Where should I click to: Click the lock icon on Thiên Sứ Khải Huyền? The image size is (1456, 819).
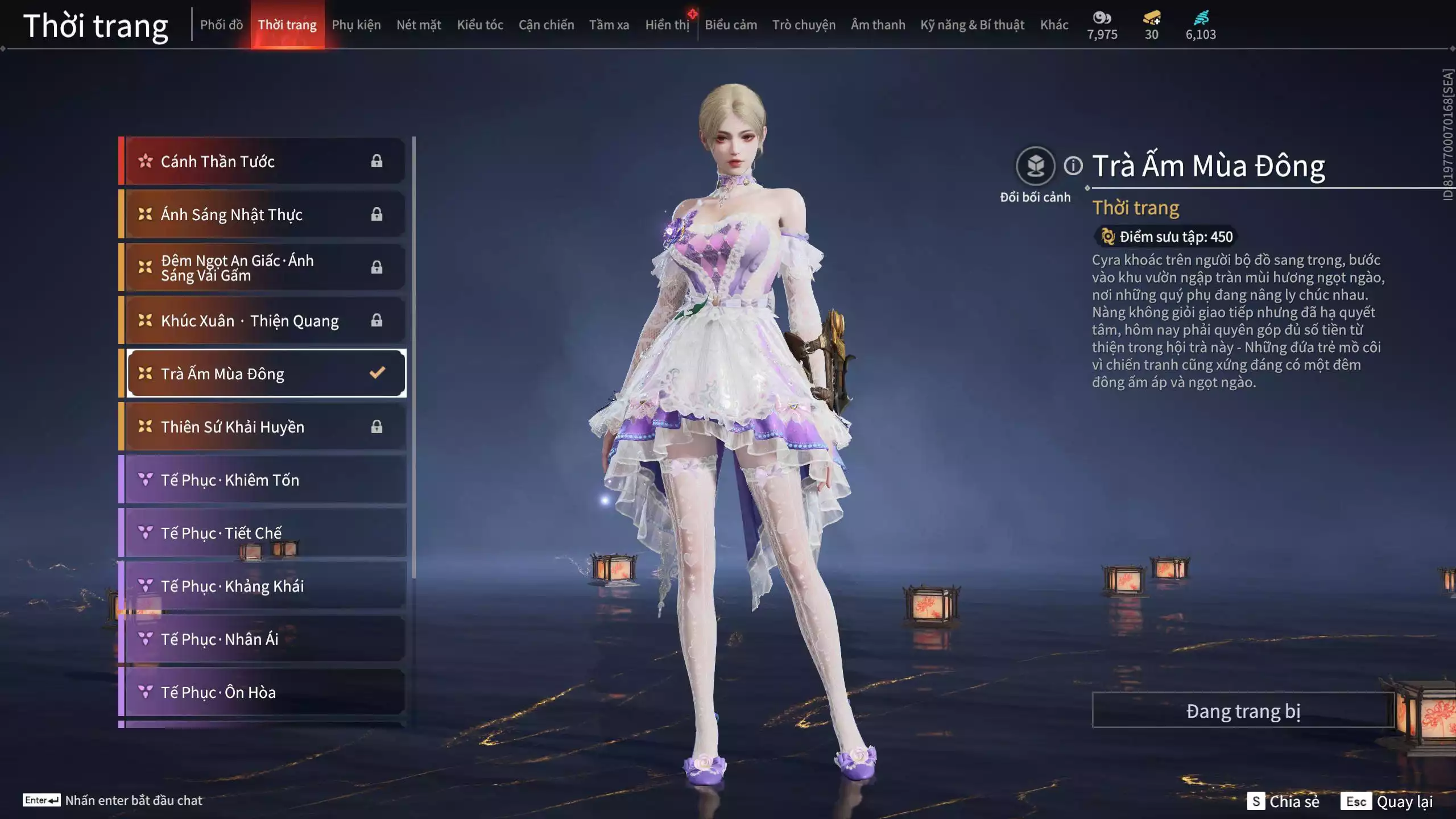point(376,427)
